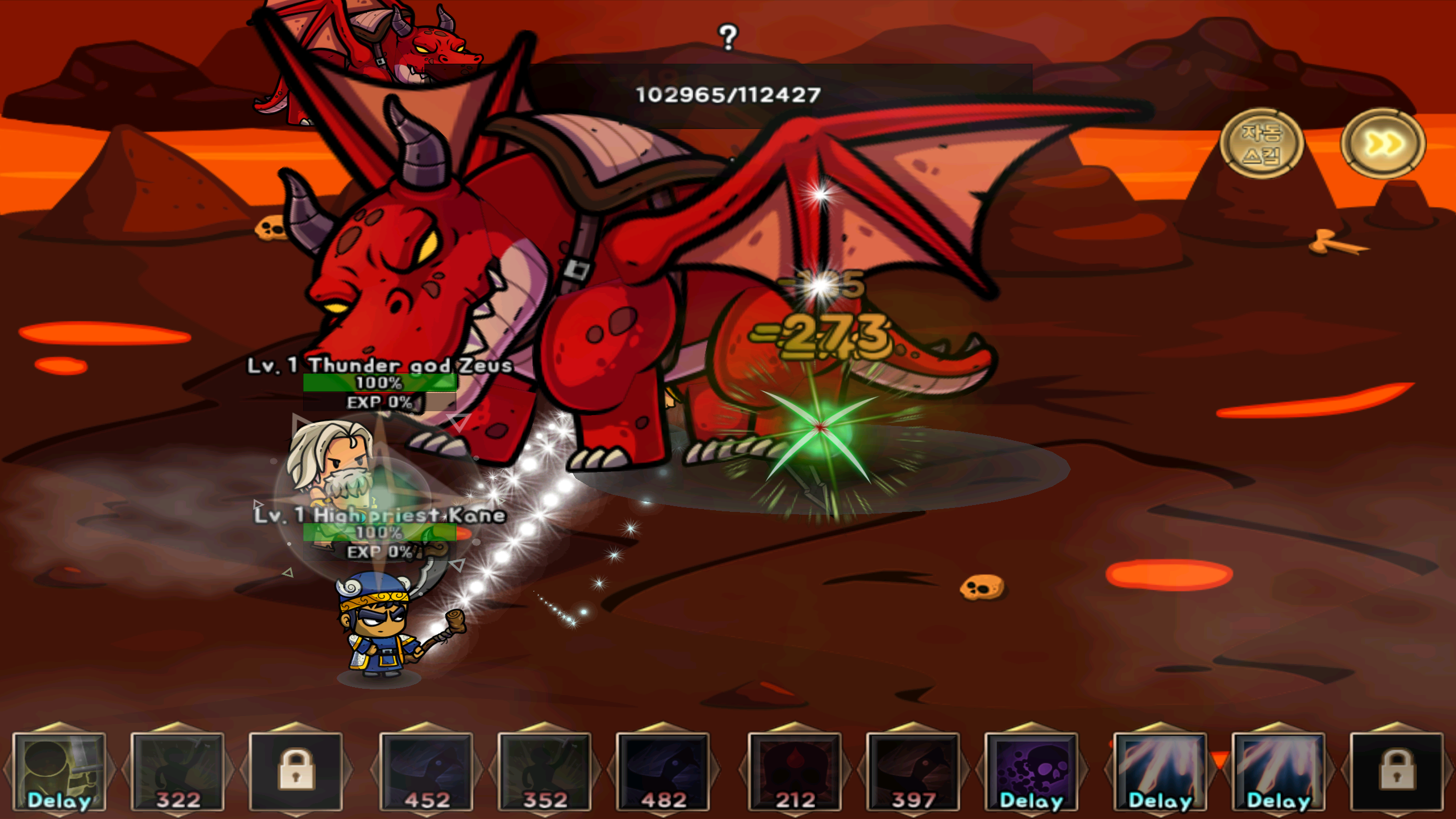Use the blood drop skill costing 212
Image resolution: width=1456 pixels, height=819 pixels.
(x=796, y=771)
